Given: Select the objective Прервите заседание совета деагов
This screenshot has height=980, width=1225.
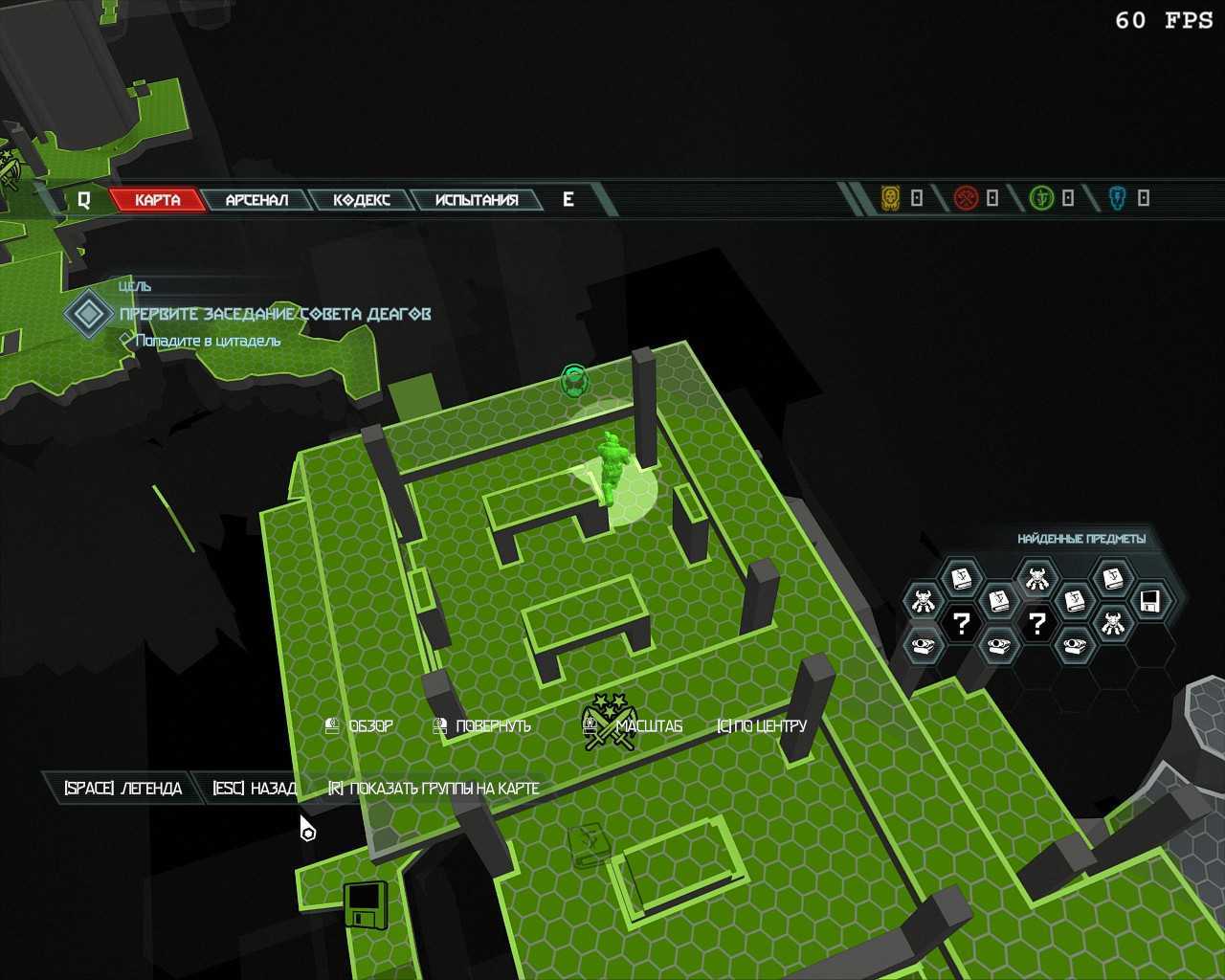Looking at the screenshot, I should pyautogui.click(x=275, y=314).
